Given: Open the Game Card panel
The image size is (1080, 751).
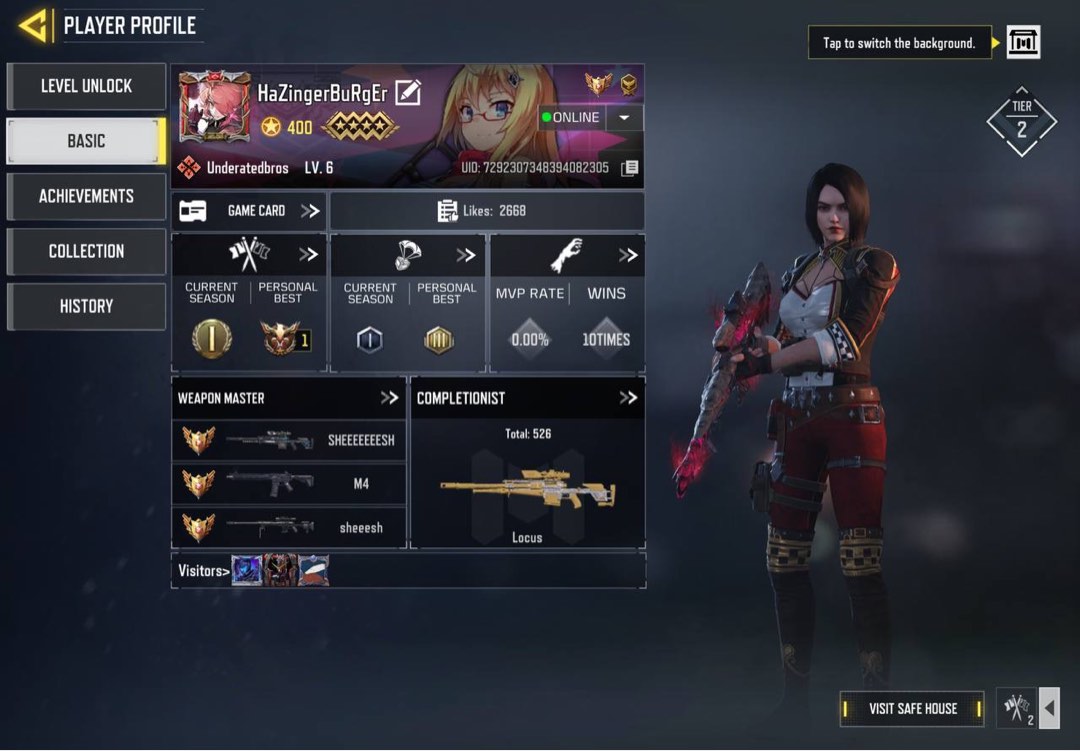Looking at the screenshot, I should point(249,211).
